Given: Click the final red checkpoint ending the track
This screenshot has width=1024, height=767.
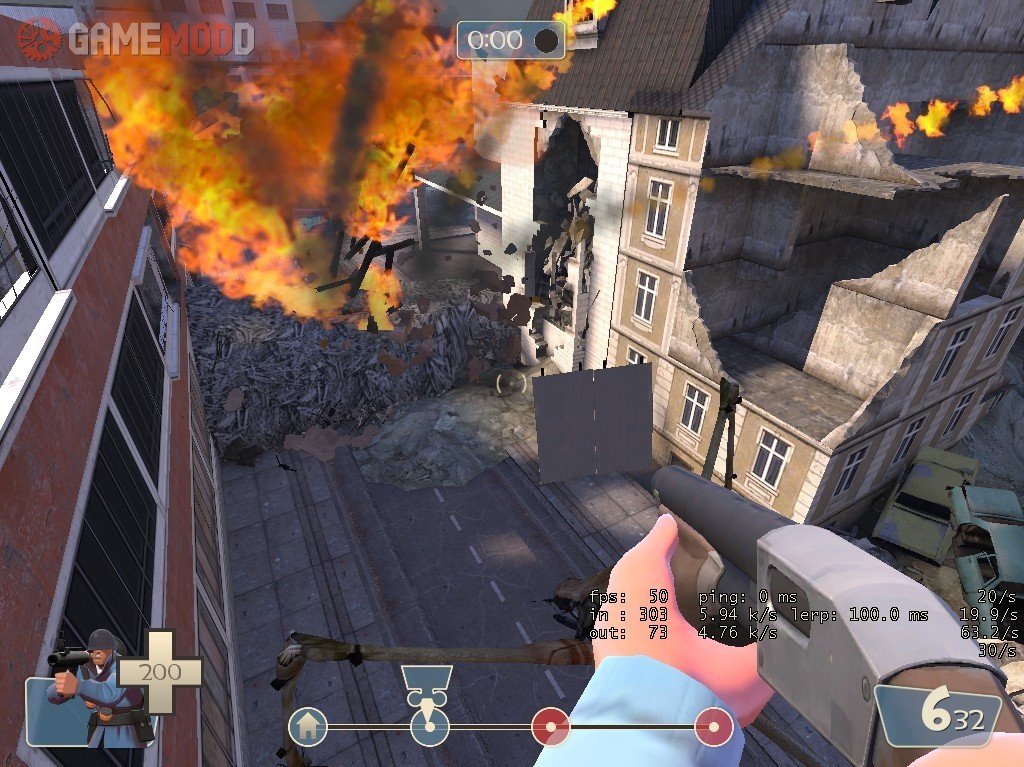Looking at the screenshot, I should coord(714,727).
